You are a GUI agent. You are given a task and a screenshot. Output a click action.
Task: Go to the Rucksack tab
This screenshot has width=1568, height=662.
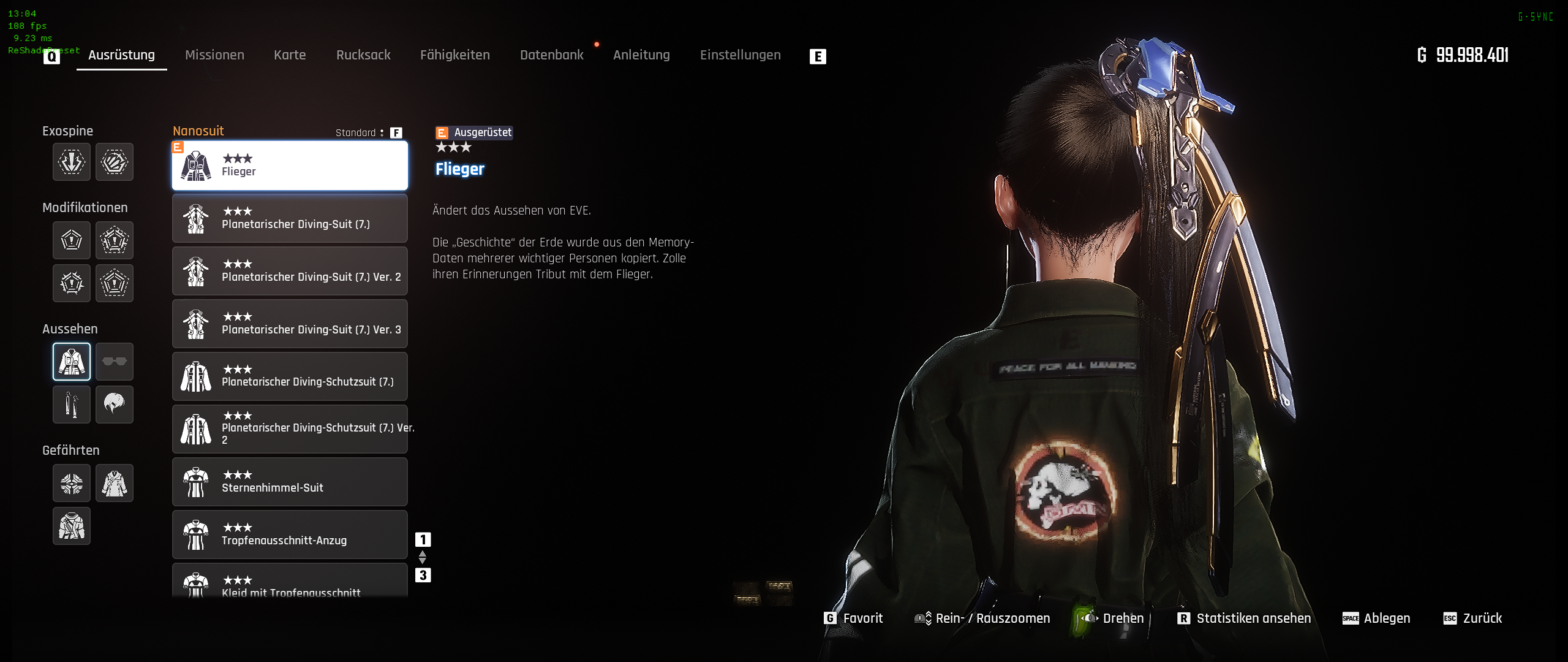click(363, 55)
